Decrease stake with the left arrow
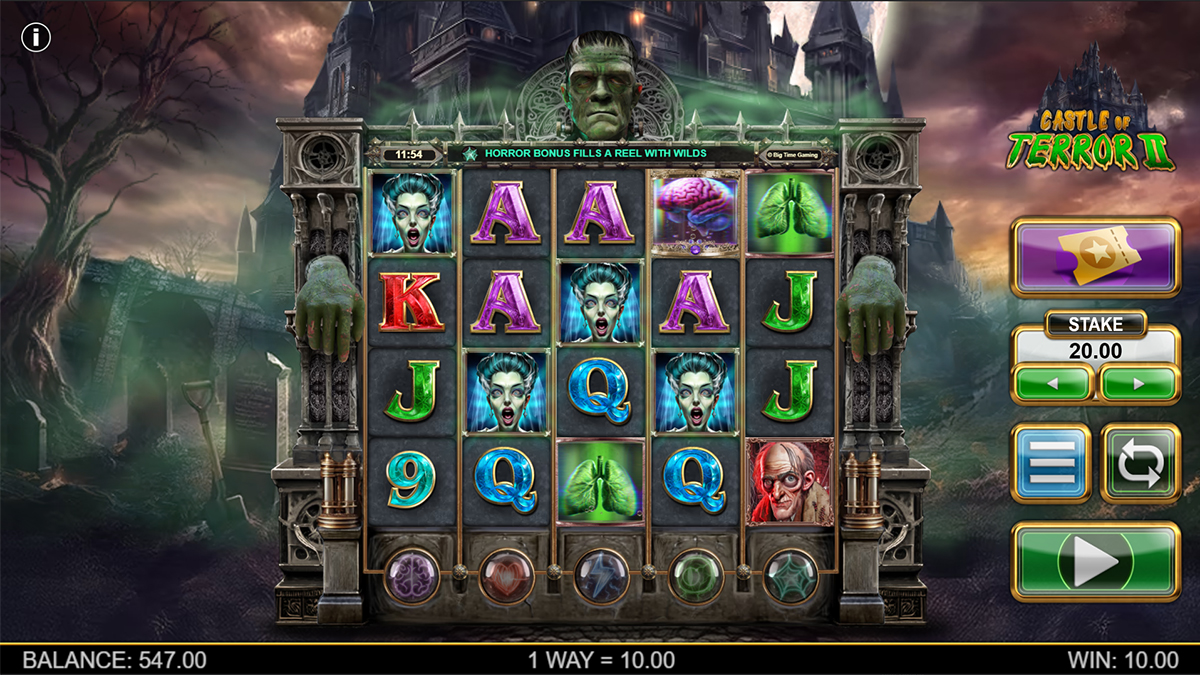1200x675 pixels. [x=1052, y=383]
